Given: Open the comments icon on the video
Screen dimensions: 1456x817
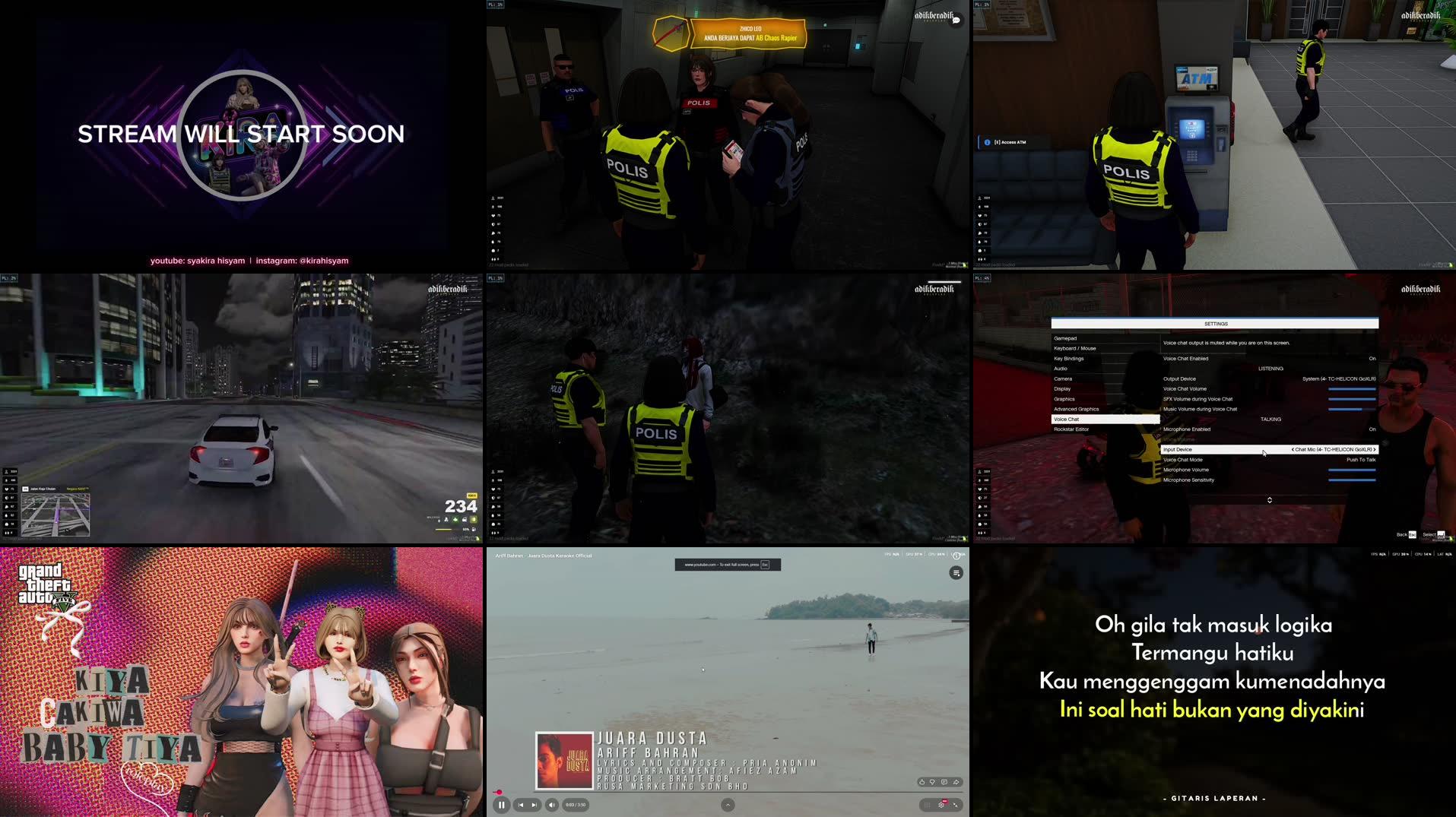Looking at the screenshot, I should (x=944, y=782).
